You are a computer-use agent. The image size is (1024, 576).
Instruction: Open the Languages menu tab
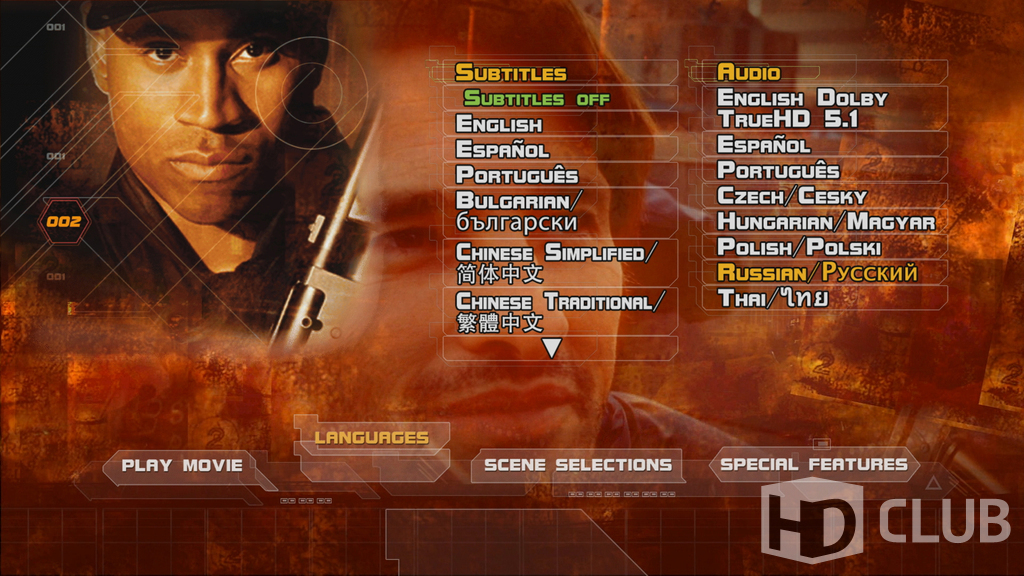click(371, 437)
